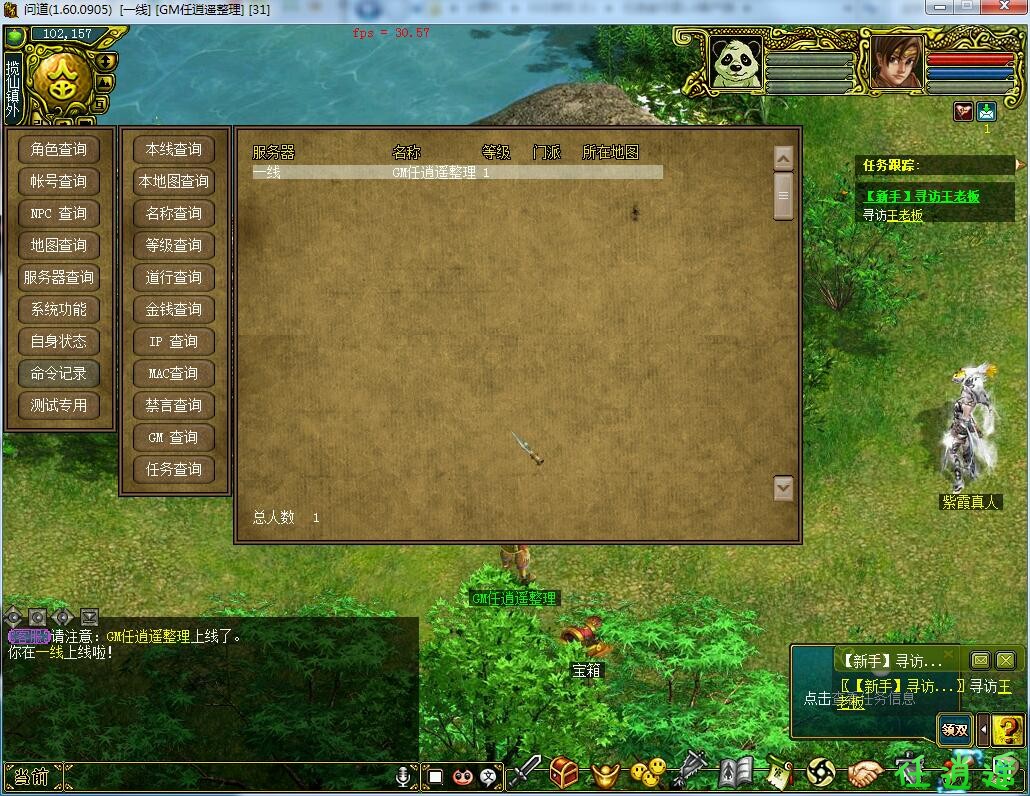Open the handshake icon in bottom toolbar
The height and width of the screenshot is (796, 1030).
click(866, 773)
